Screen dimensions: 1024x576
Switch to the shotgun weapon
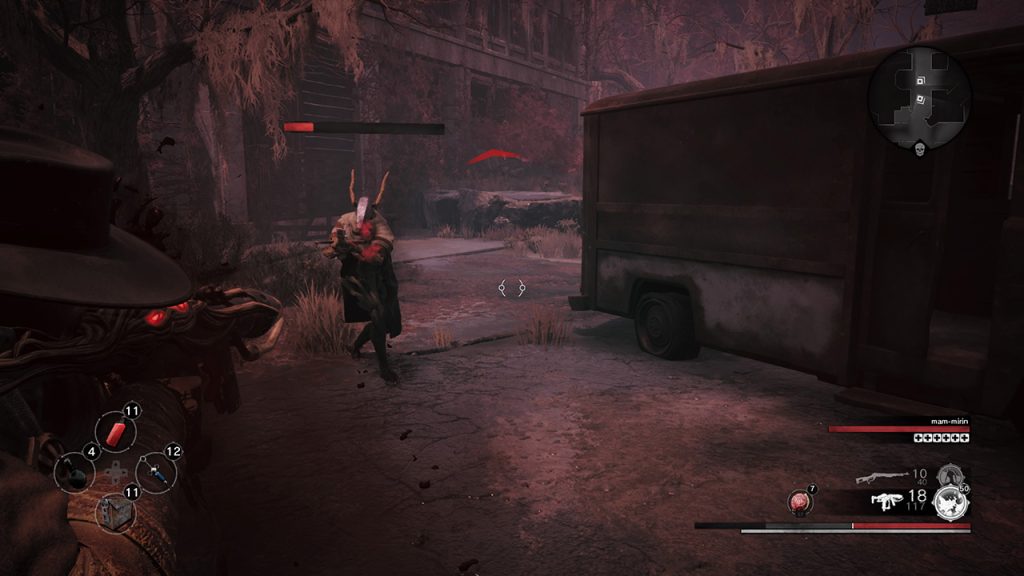coord(882,477)
